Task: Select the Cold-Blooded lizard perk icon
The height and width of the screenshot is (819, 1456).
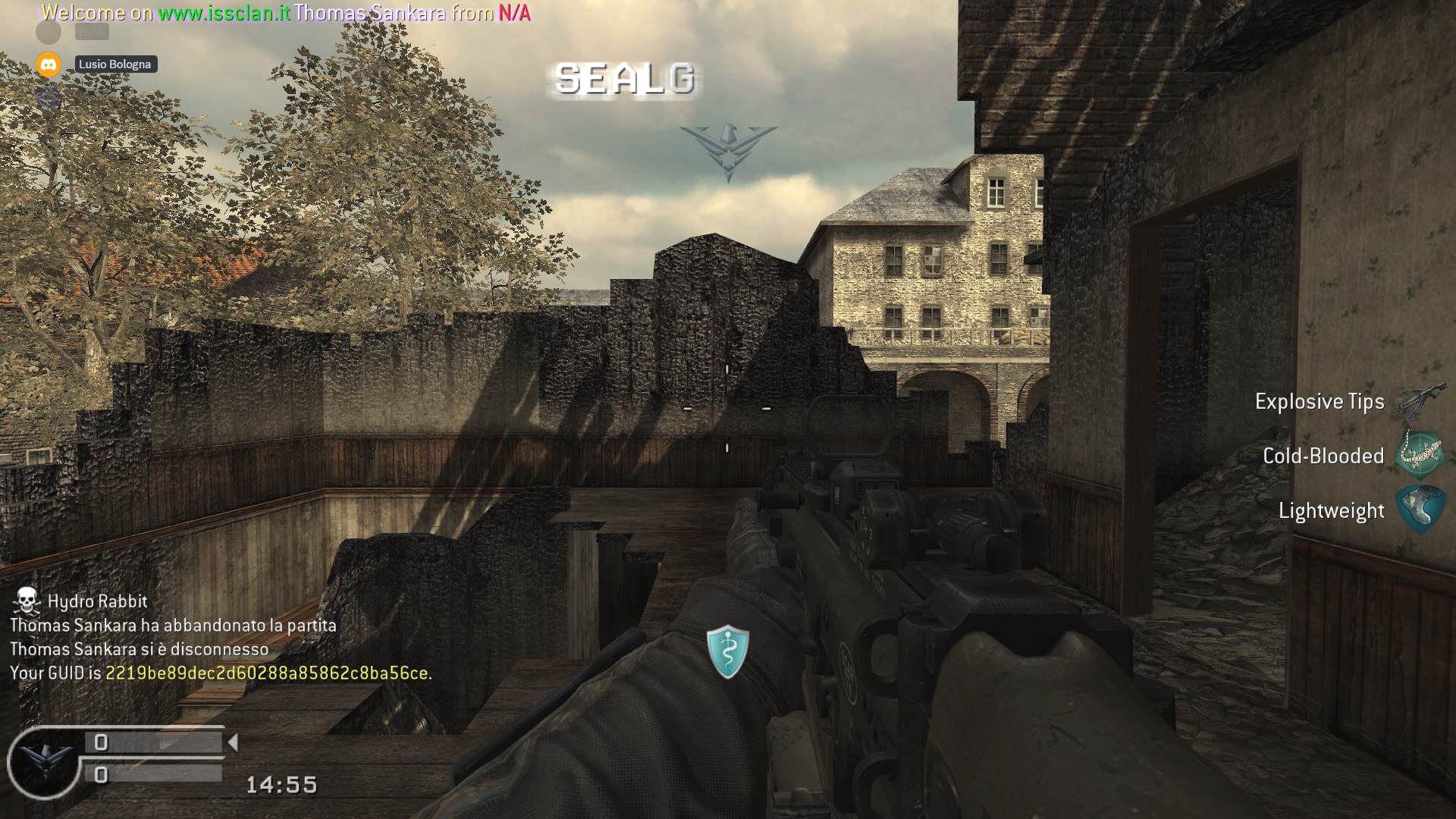Action: [1421, 455]
